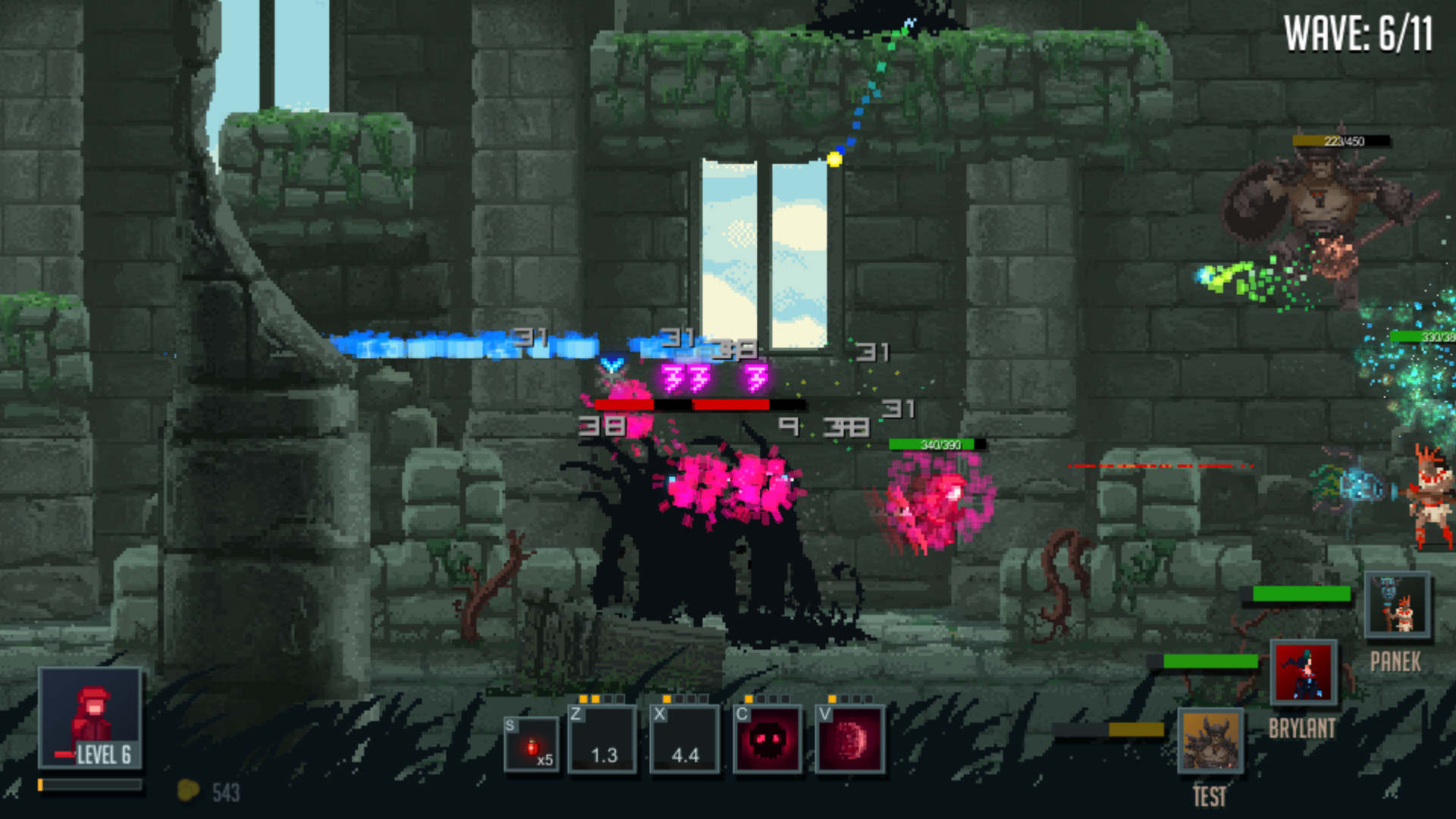Click the LEVEL 6 text label
Screen dimensions: 1456x819
tap(105, 755)
